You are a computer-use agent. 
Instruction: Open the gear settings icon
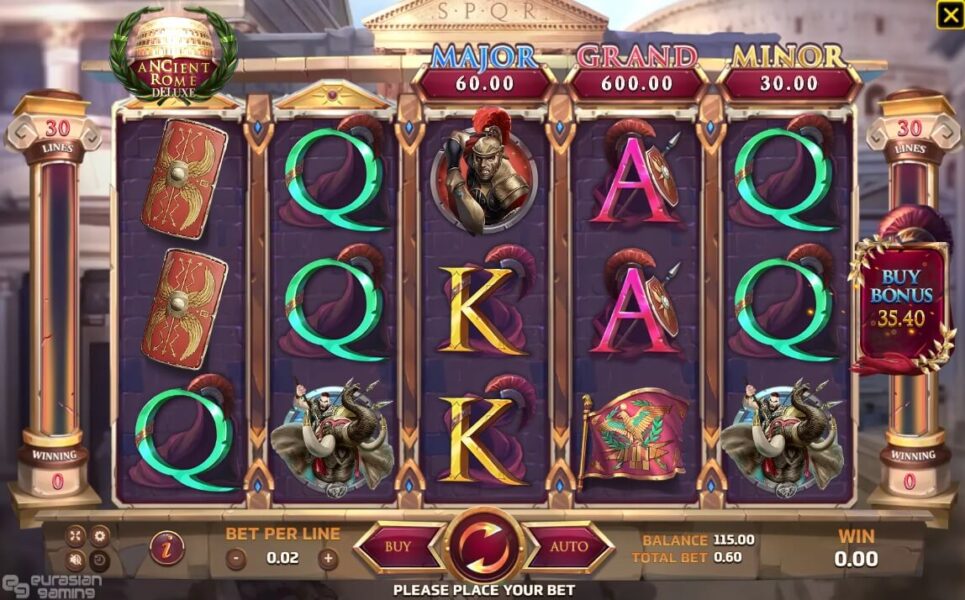point(99,535)
